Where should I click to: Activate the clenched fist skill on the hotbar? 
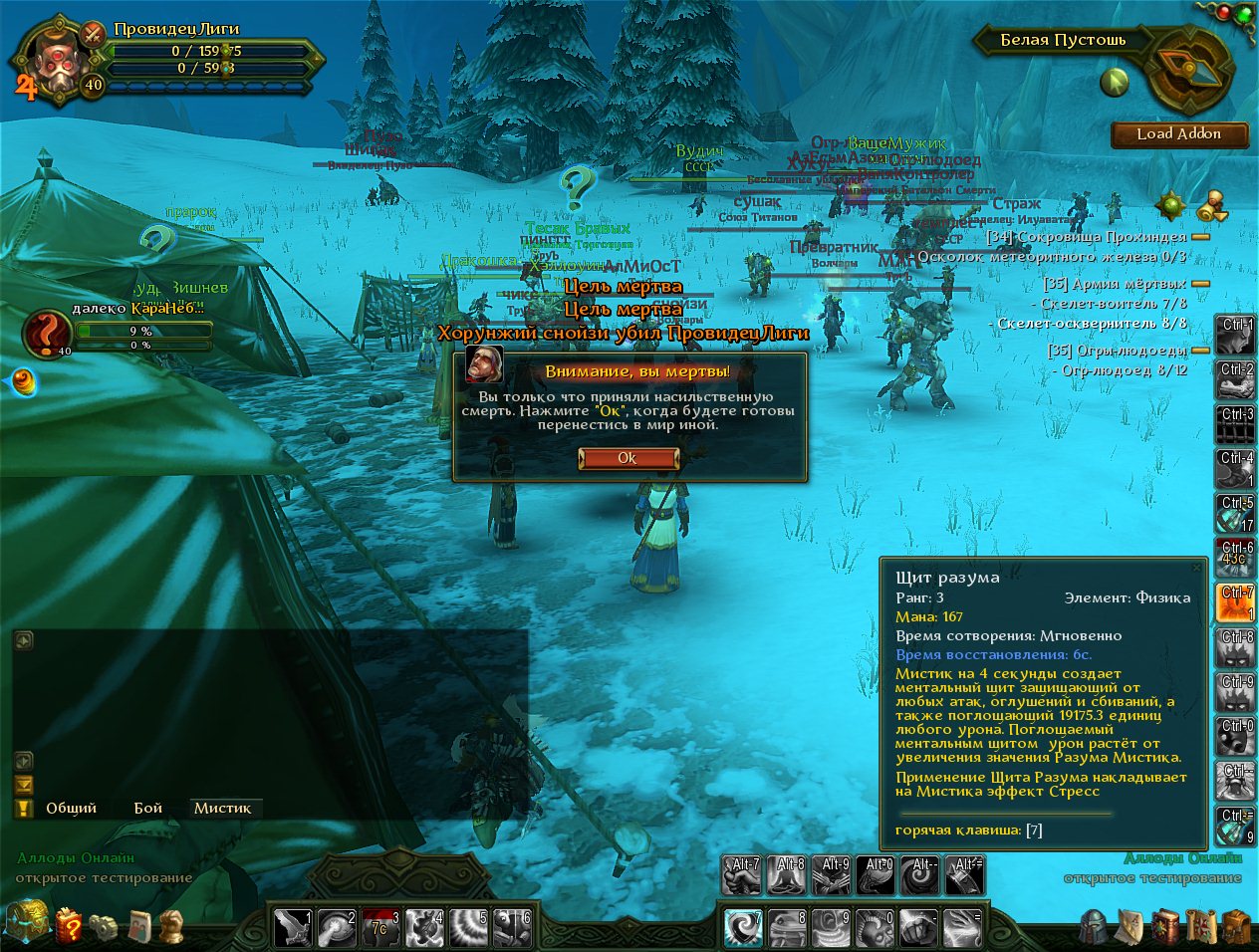point(918,928)
